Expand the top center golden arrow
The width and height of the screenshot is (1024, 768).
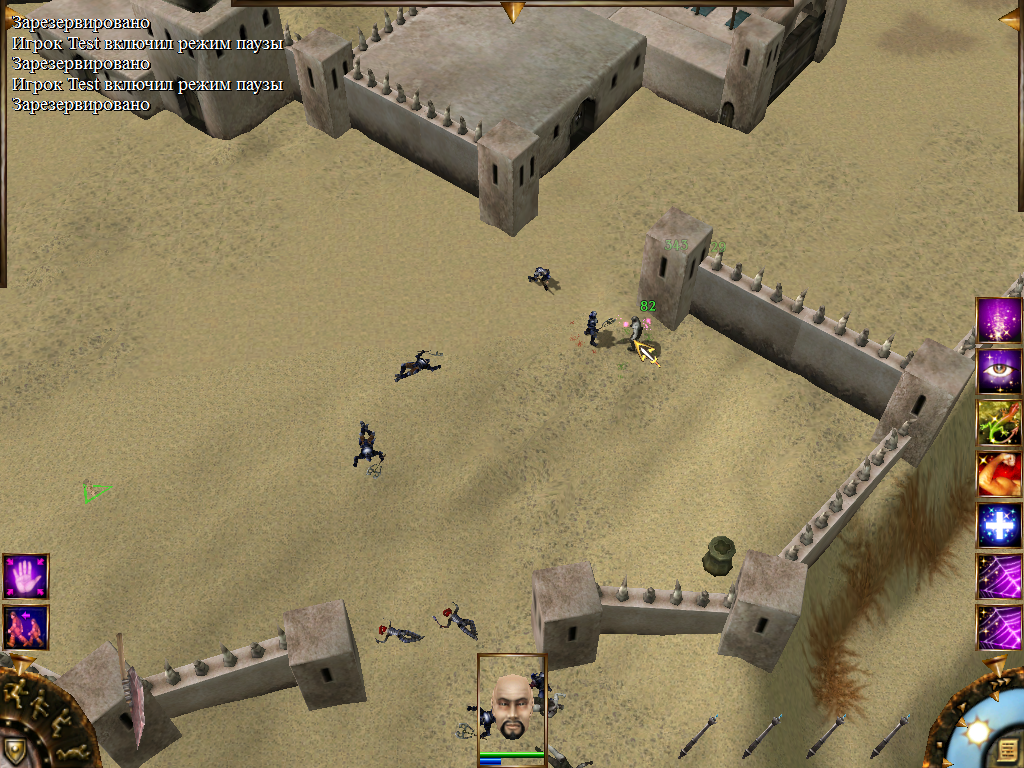[513, 11]
